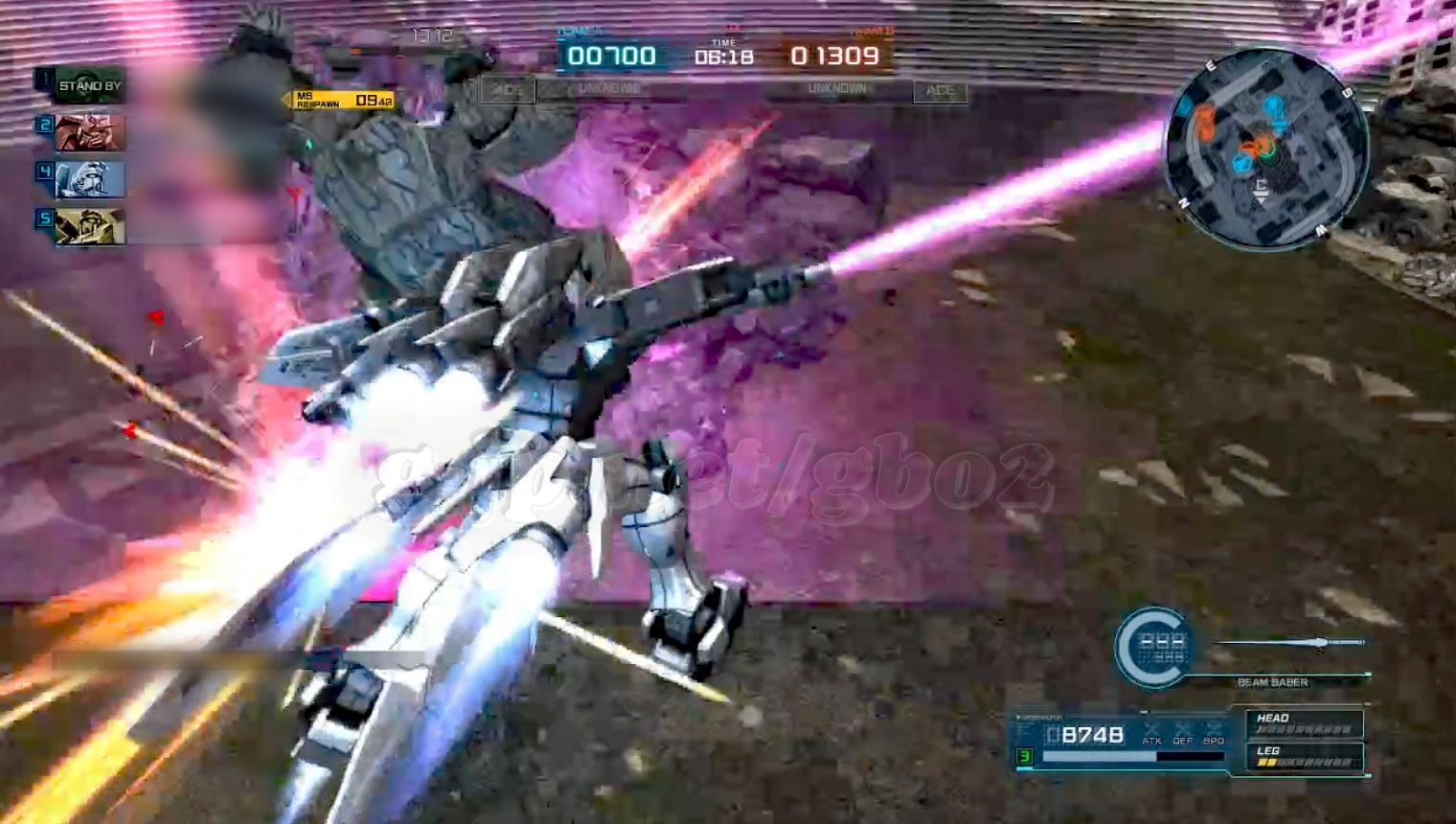Click the HEAD damage status panel

pos(1304,723)
